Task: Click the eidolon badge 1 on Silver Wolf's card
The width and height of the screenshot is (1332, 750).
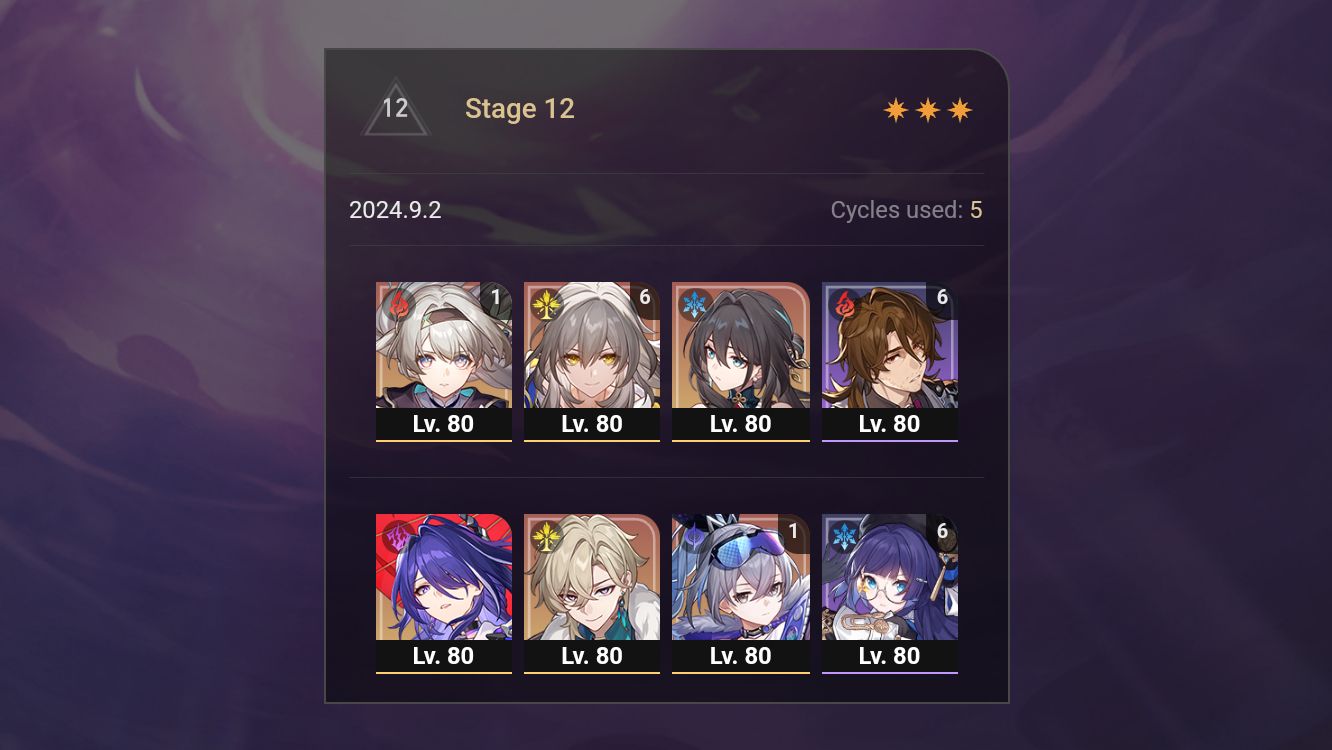Action: 792,530
